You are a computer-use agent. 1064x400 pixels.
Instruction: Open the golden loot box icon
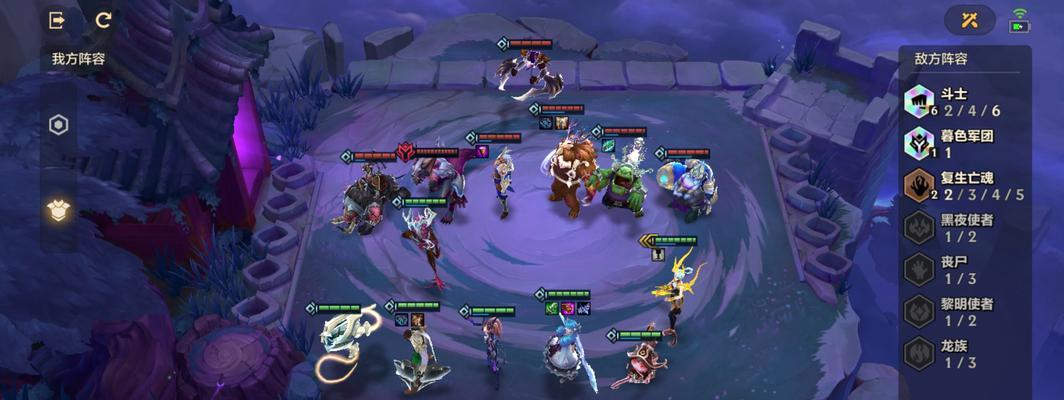pyautogui.click(x=59, y=209)
